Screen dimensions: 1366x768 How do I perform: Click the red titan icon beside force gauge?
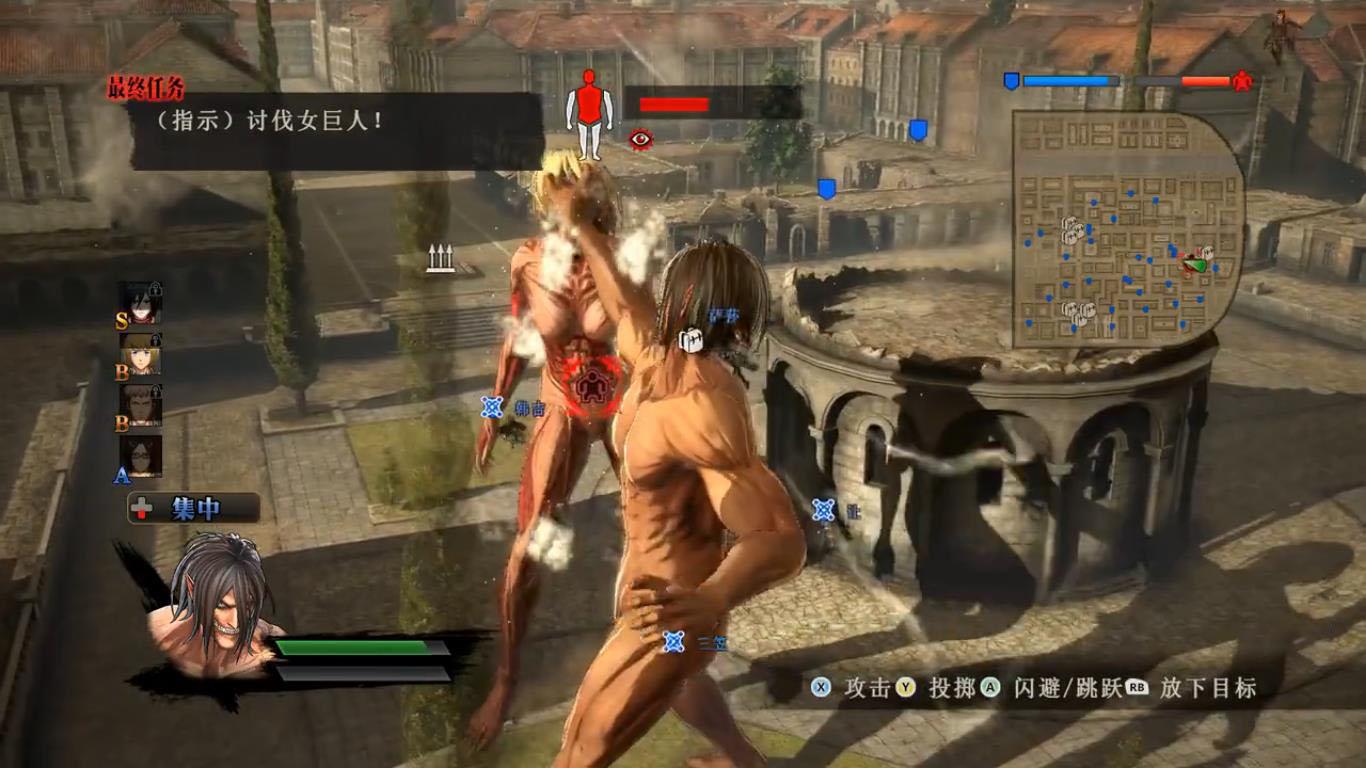1242,81
